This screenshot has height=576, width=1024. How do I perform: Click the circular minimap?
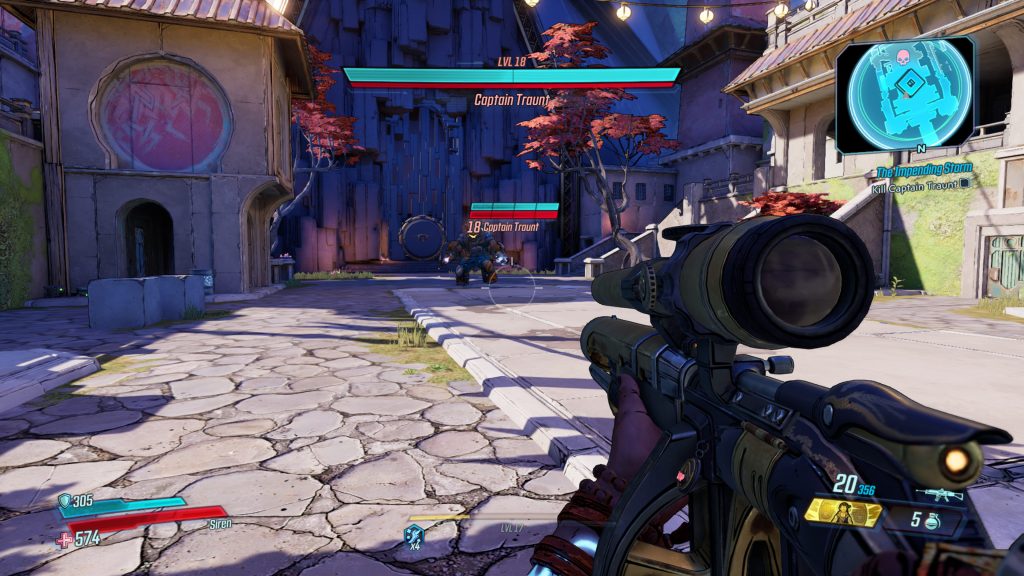(906, 93)
